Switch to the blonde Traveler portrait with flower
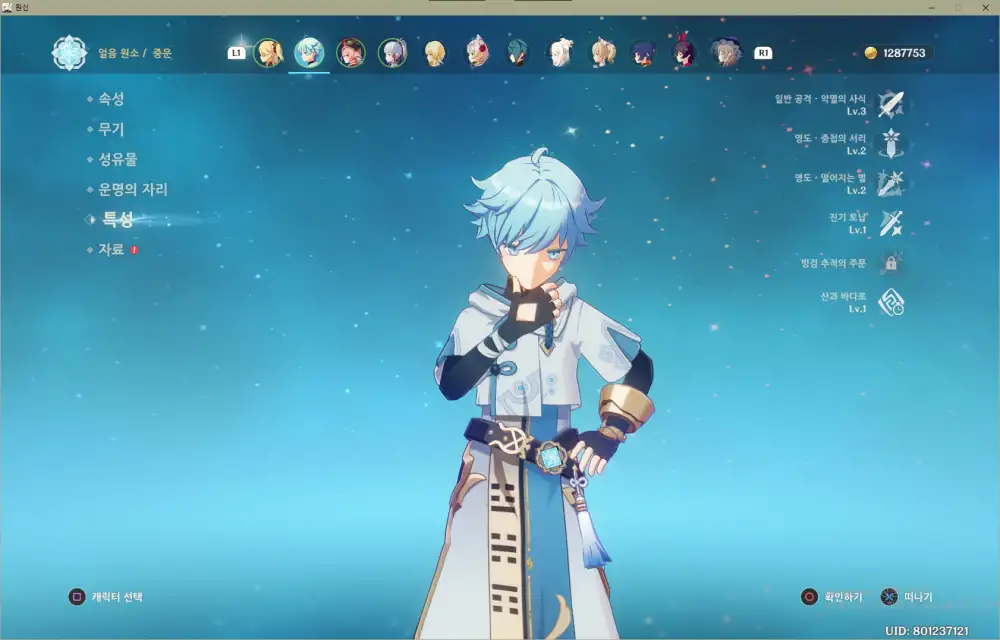 268,52
